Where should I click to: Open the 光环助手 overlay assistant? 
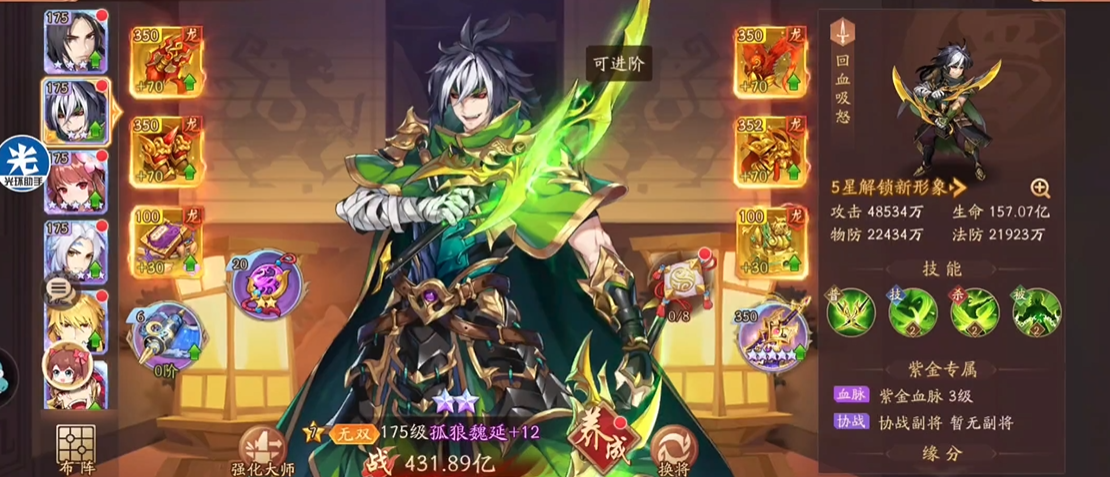click(x=24, y=165)
